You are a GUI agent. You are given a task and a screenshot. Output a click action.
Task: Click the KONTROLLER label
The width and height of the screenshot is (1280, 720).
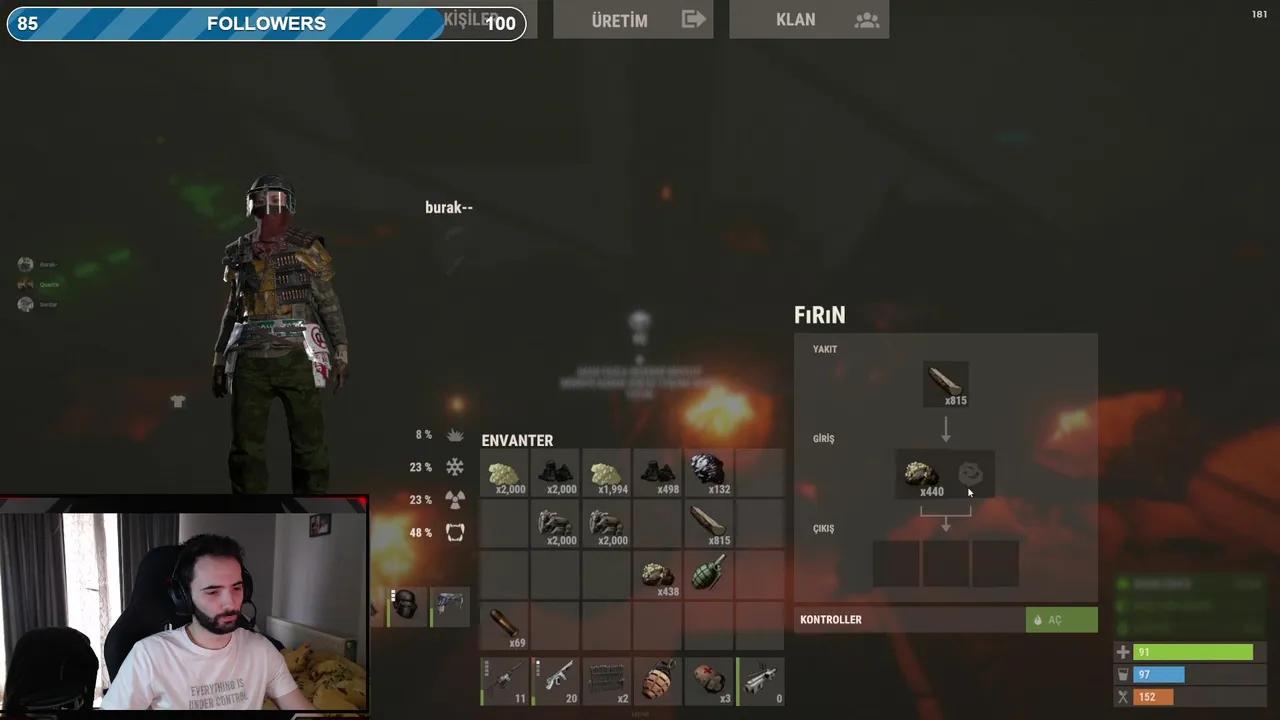coord(830,619)
